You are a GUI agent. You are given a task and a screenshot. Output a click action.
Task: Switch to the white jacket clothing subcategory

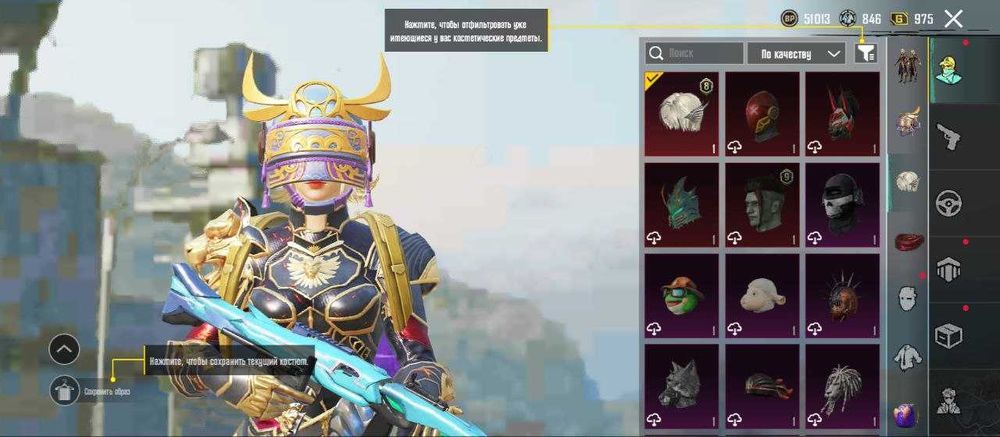pos(907,355)
